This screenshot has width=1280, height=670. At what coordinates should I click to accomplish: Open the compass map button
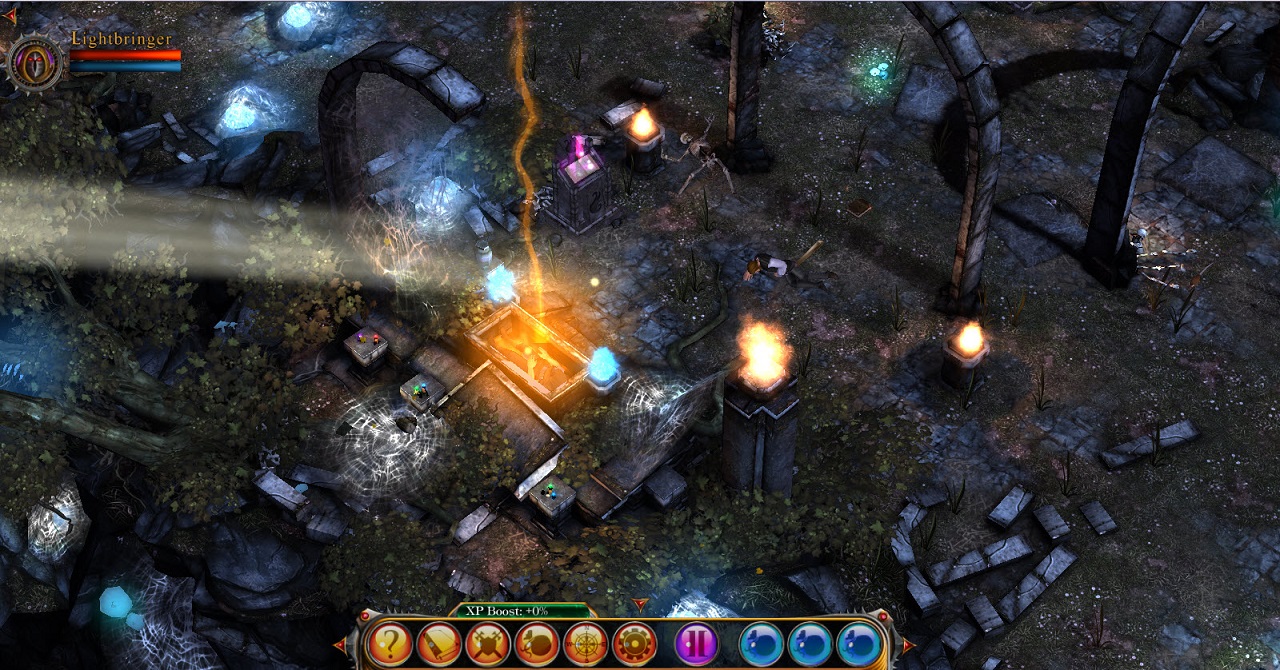pos(585,643)
